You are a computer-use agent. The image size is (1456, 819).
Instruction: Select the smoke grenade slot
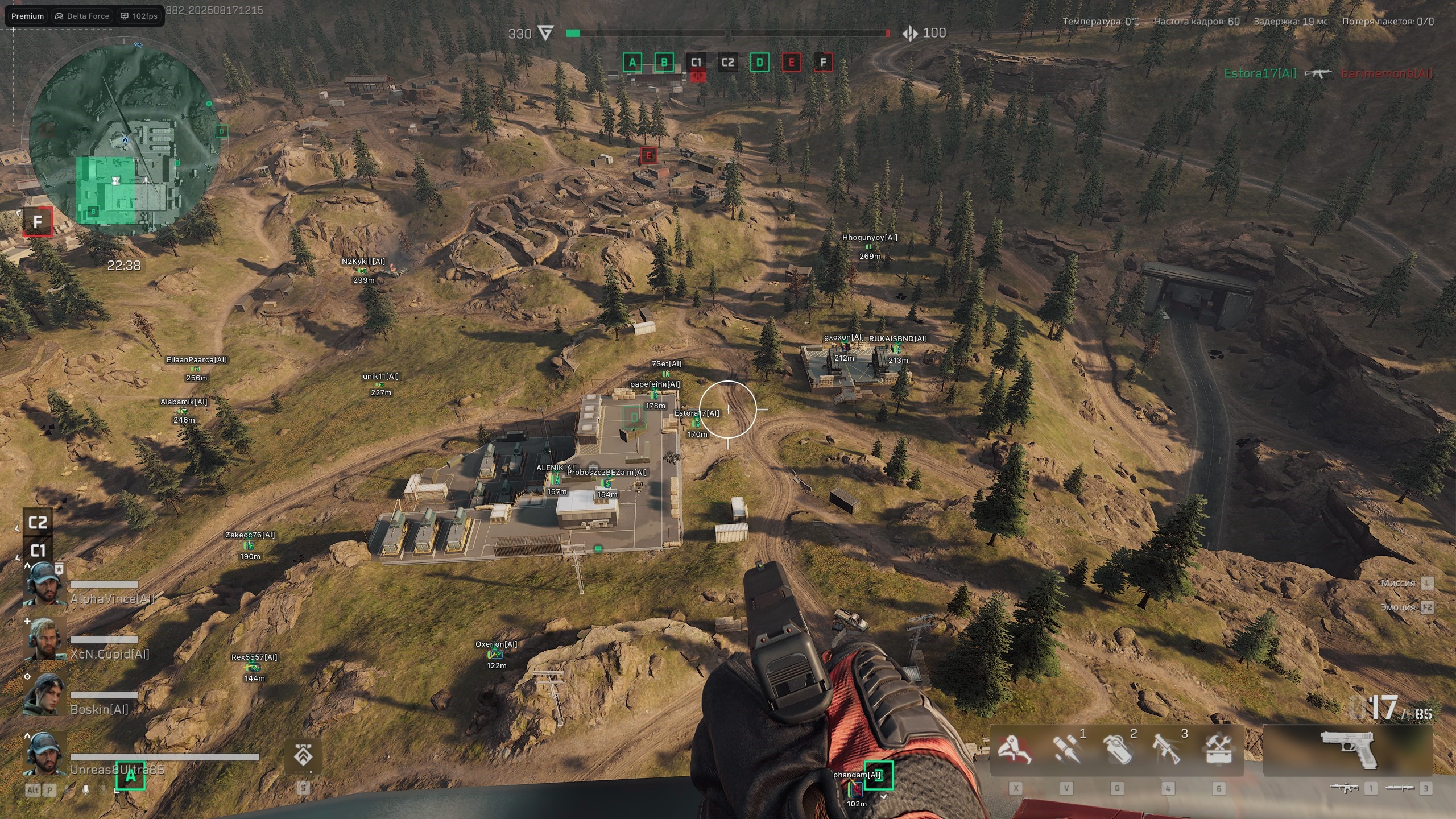[1116, 750]
